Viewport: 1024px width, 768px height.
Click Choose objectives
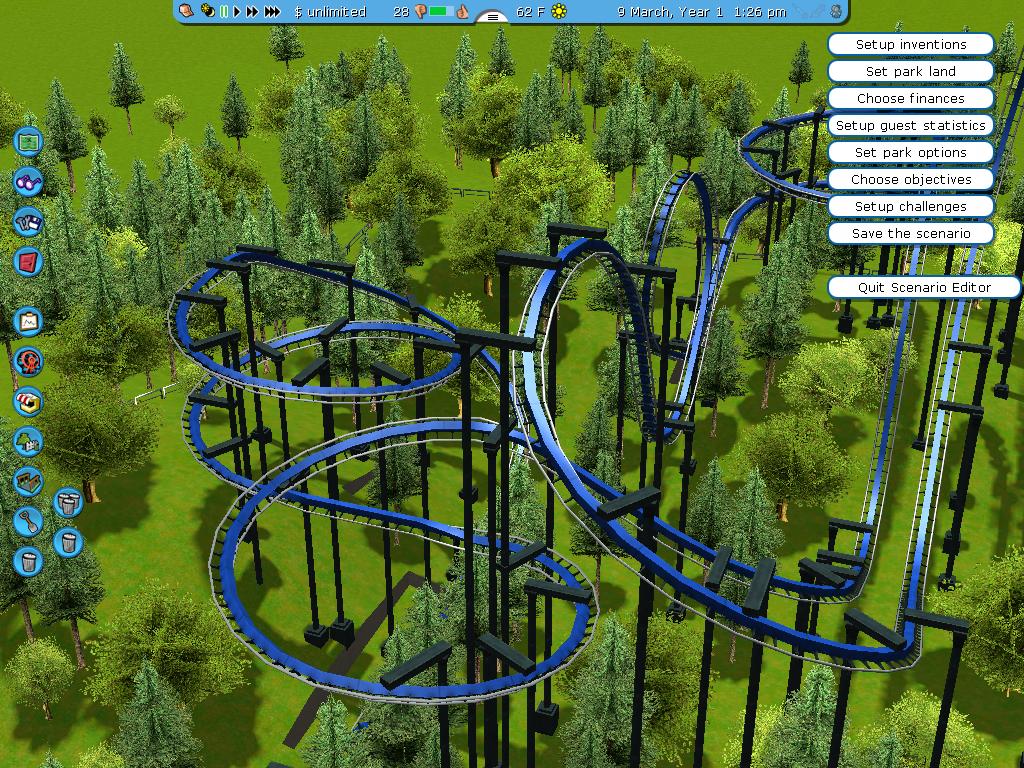pos(910,179)
